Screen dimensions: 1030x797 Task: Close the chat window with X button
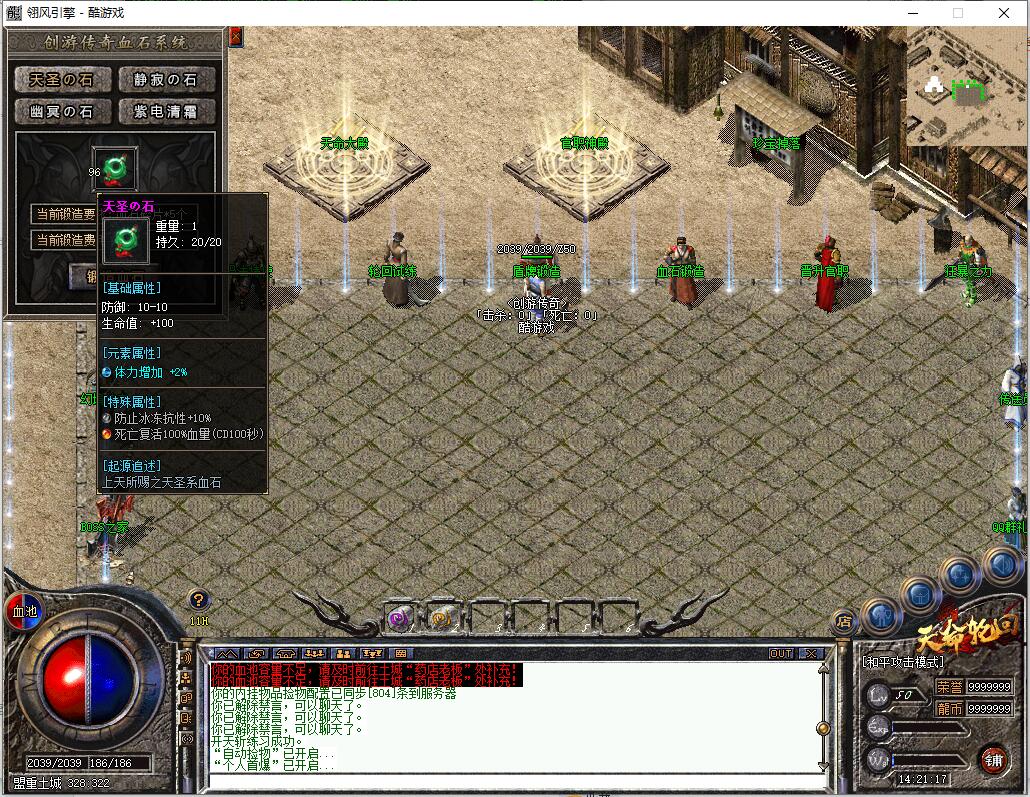coord(811,653)
